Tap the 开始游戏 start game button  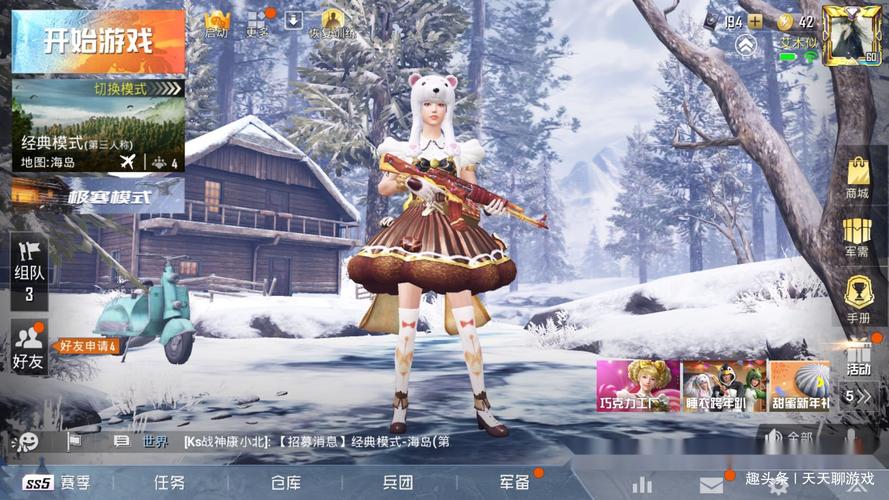point(98,42)
